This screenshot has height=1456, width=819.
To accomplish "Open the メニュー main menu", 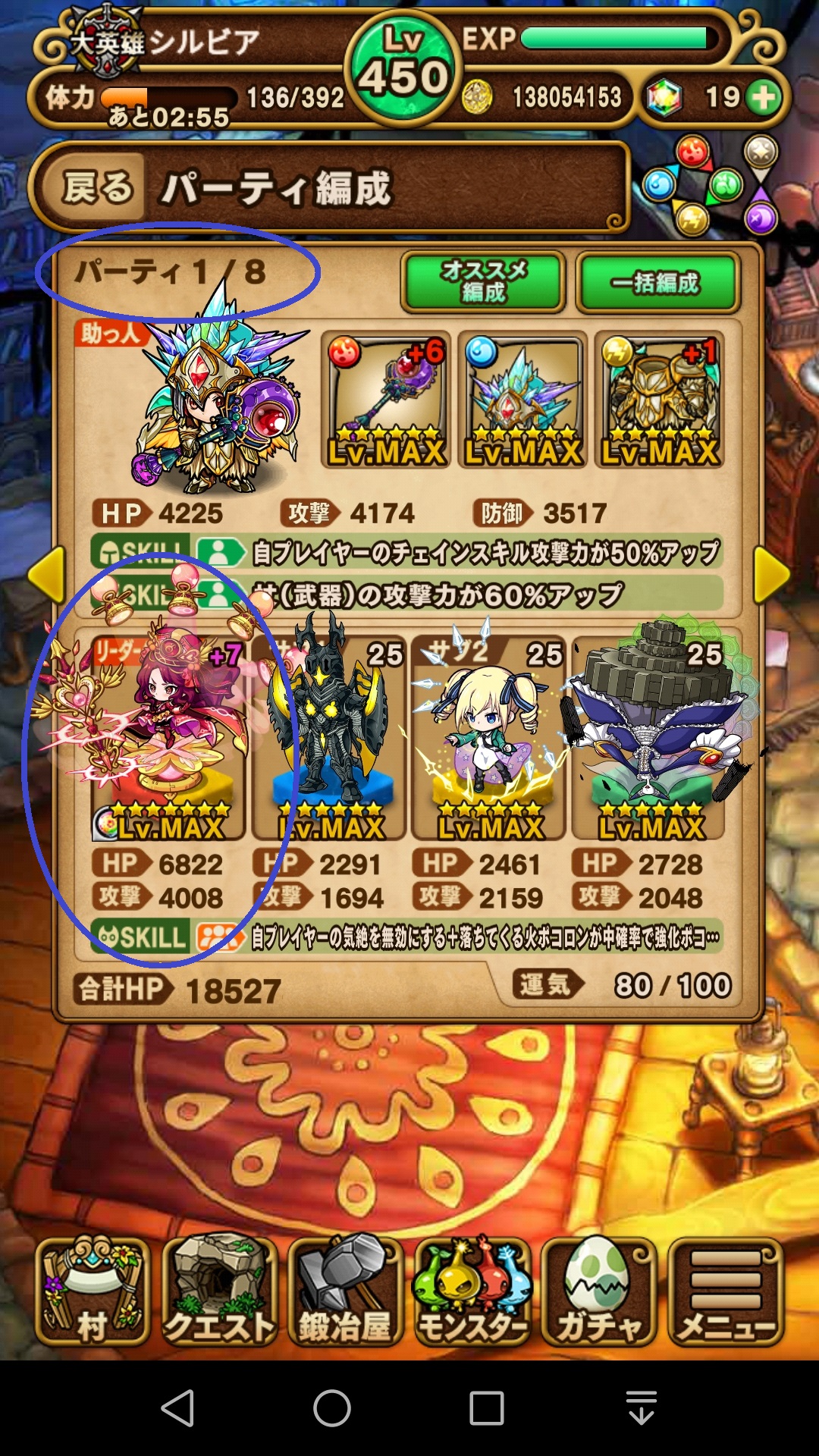I will coord(725,1291).
